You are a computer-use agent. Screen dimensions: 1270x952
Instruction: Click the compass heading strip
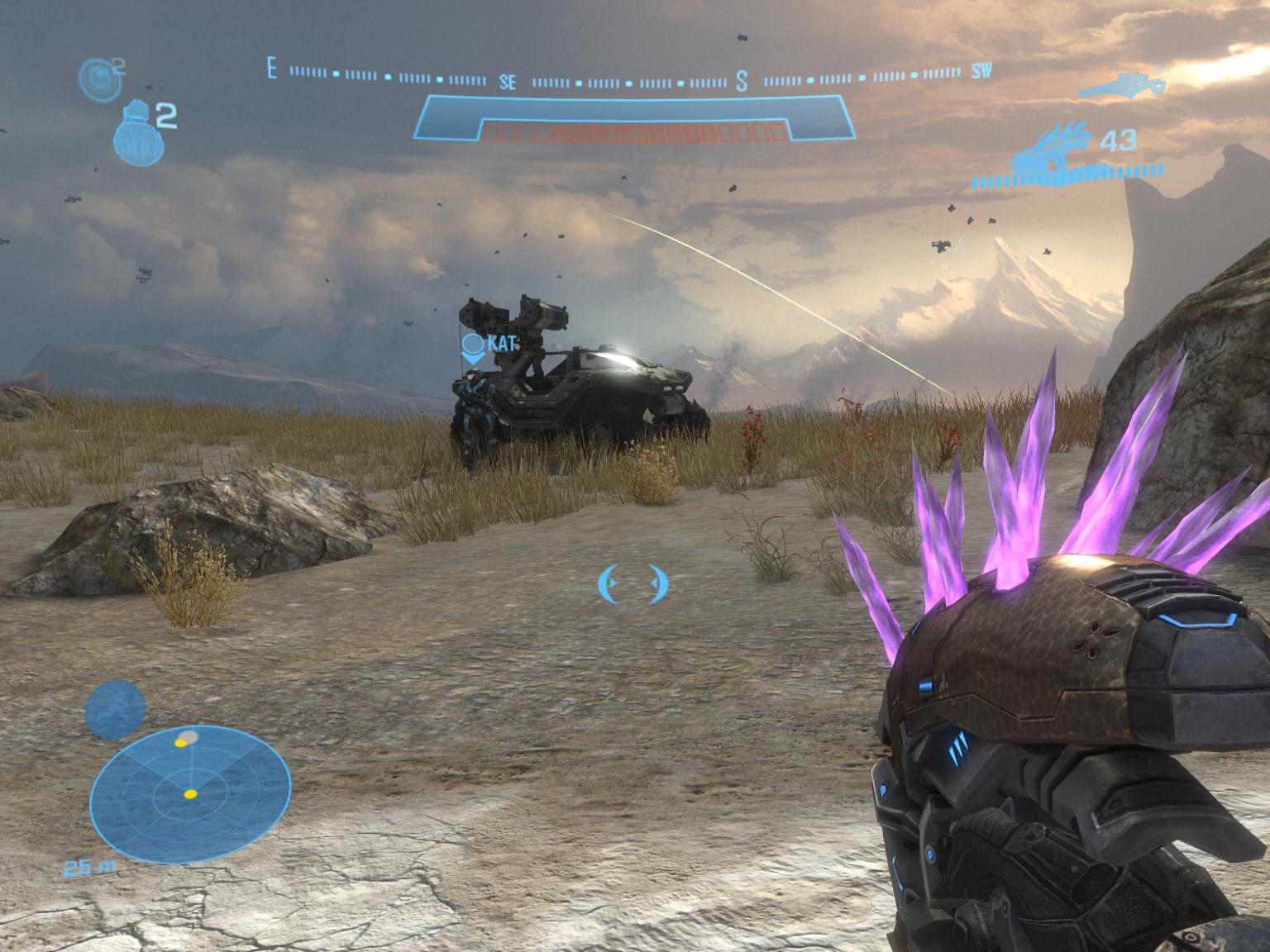(630, 80)
